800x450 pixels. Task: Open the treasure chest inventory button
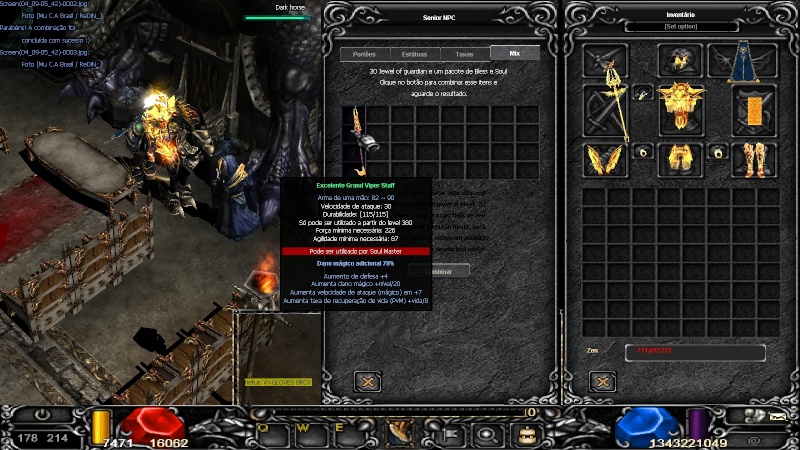coord(524,433)
